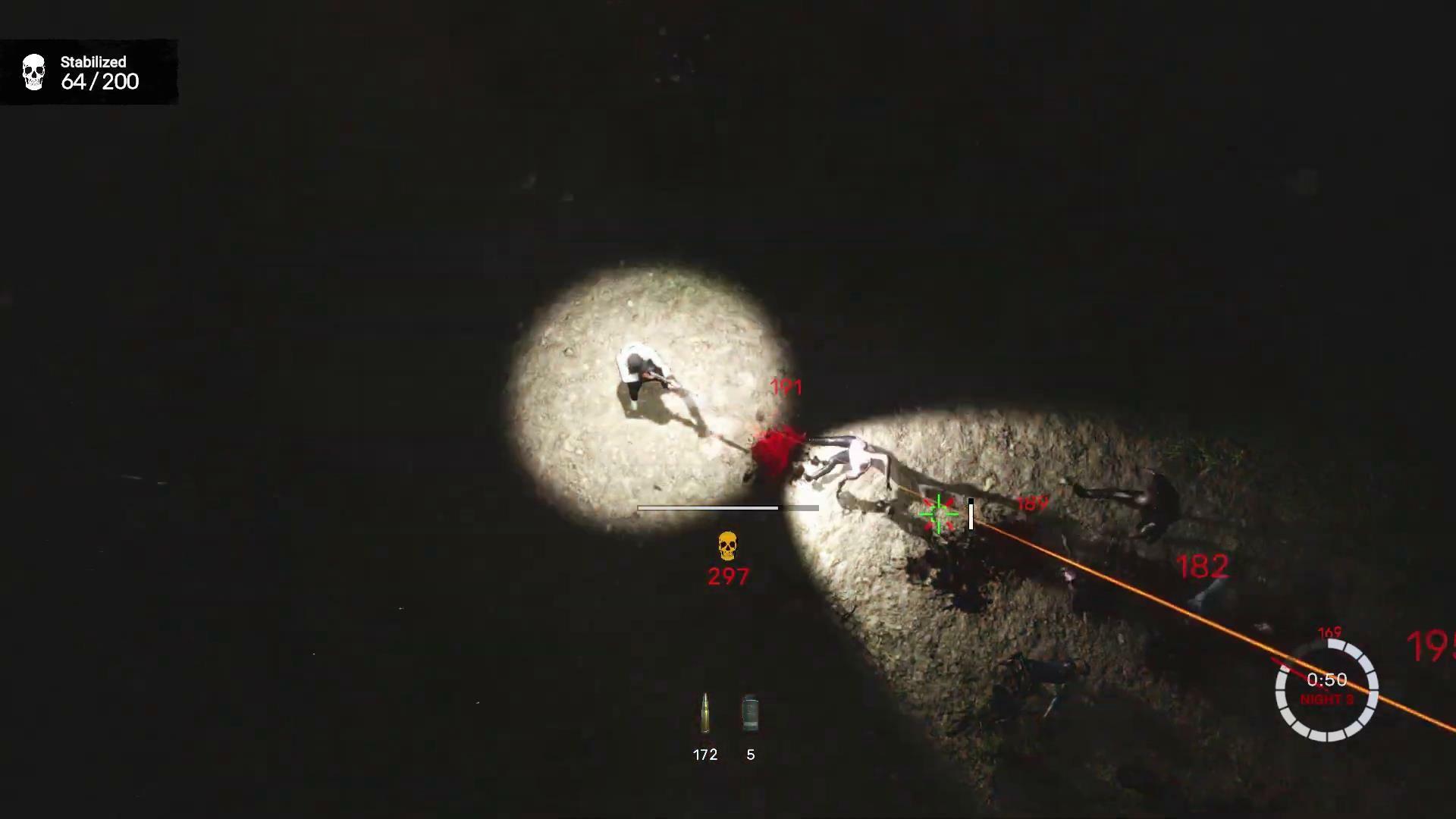Viewport: 1456px width, 819px height.
Task: Toggle the Stabilized status panel
Action: click(x=89, y=72)
